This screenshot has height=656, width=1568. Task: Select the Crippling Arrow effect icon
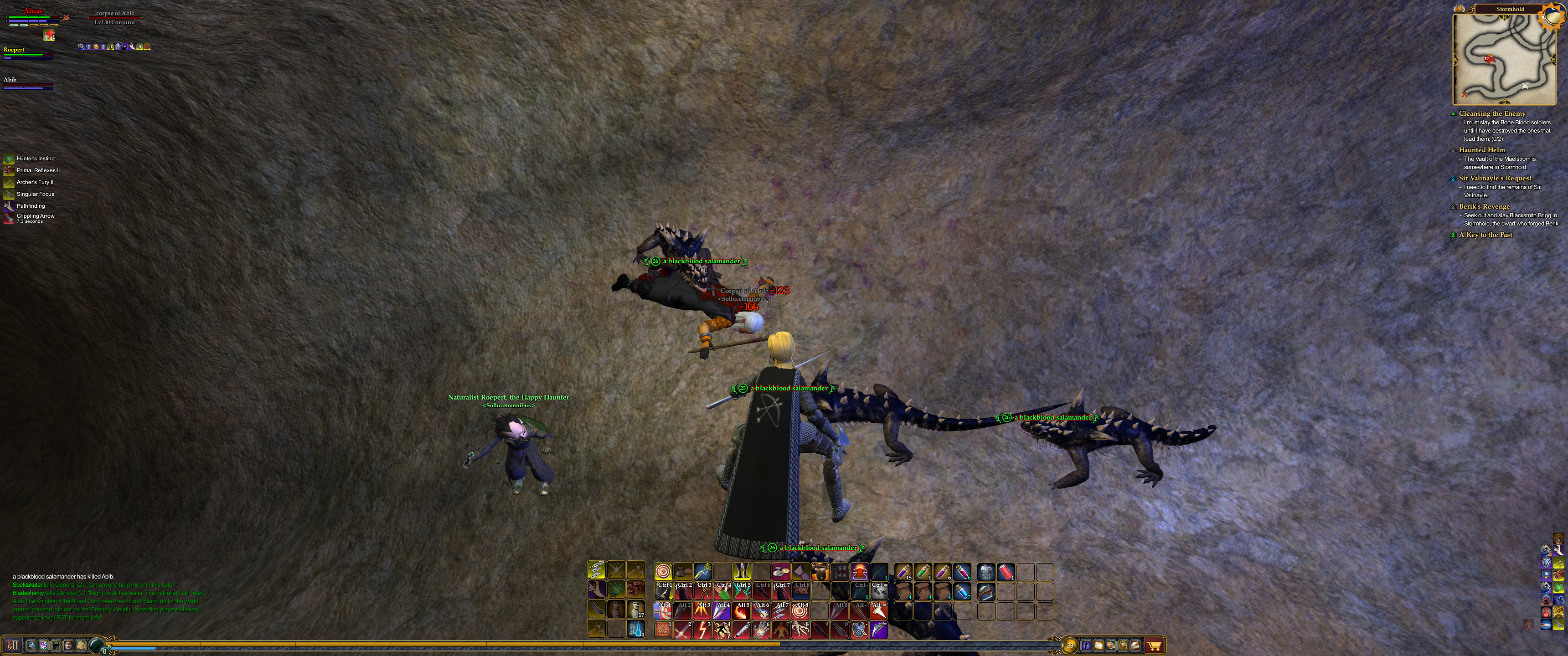(x=9, y=218)
